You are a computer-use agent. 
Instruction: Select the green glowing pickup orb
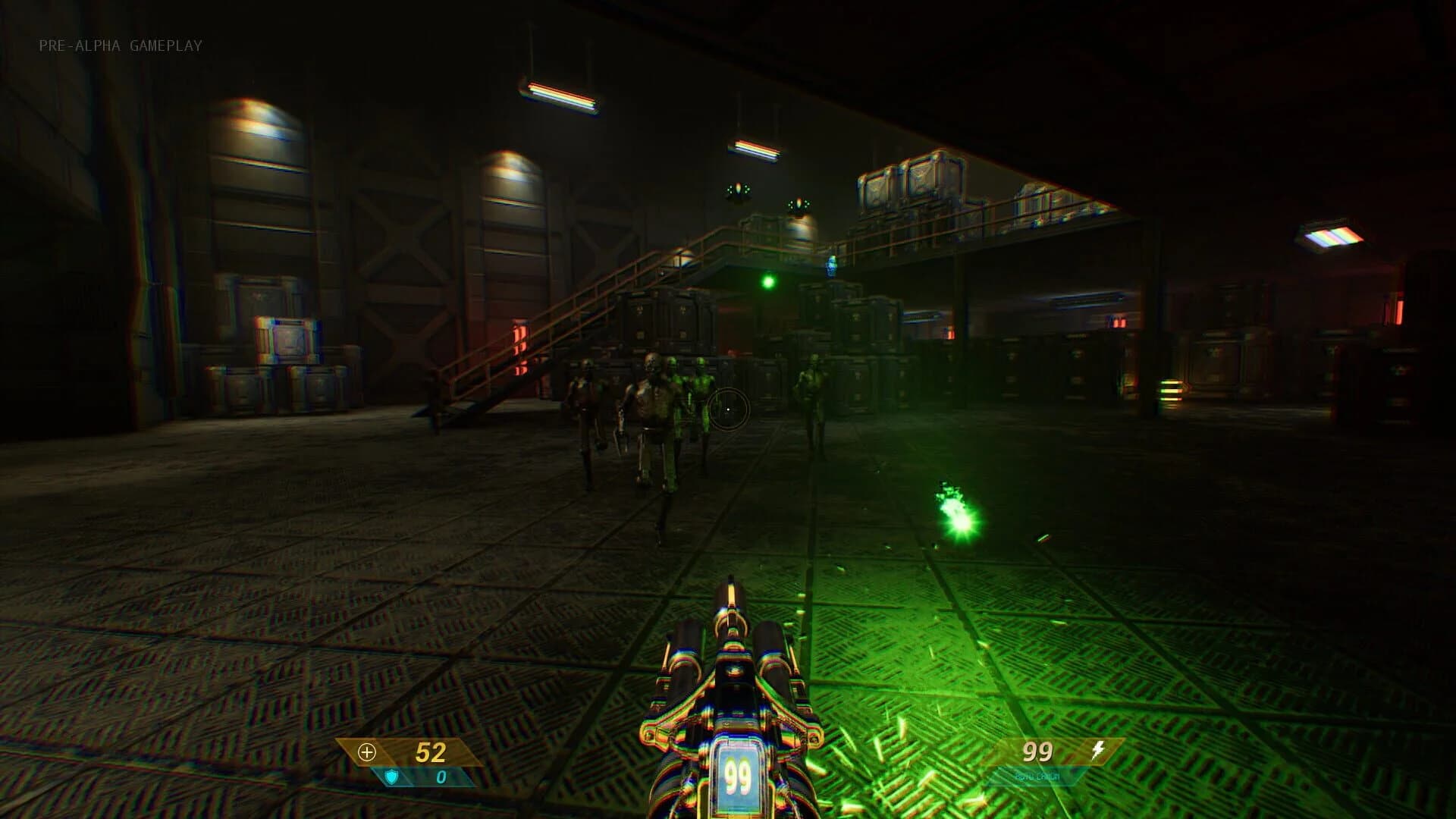click(x=769, y=281)
